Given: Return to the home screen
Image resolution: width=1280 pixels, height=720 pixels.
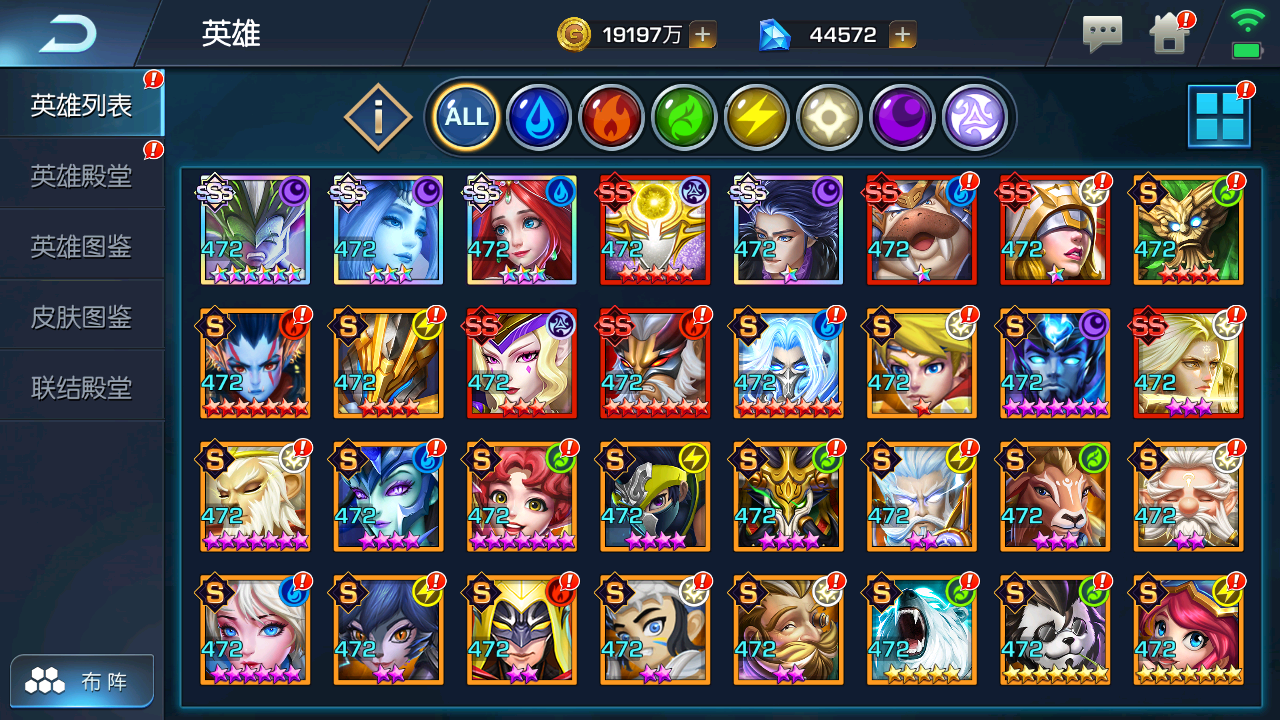Looking at the screenshot, I should [x=1168, y=35].
